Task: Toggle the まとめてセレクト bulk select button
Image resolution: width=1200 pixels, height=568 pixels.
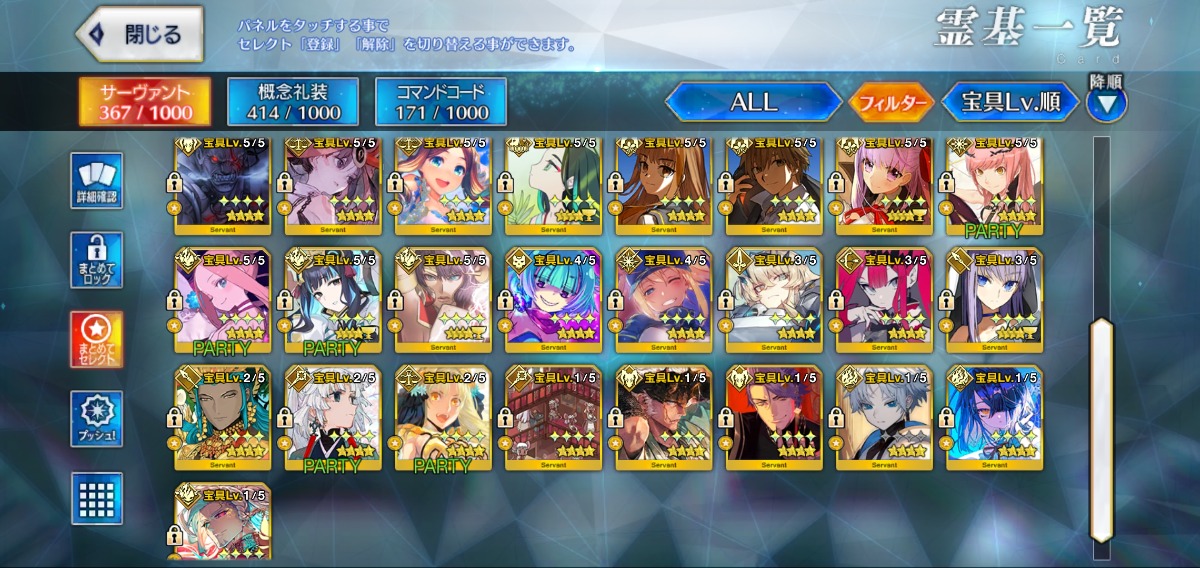Action: (97, 340)
